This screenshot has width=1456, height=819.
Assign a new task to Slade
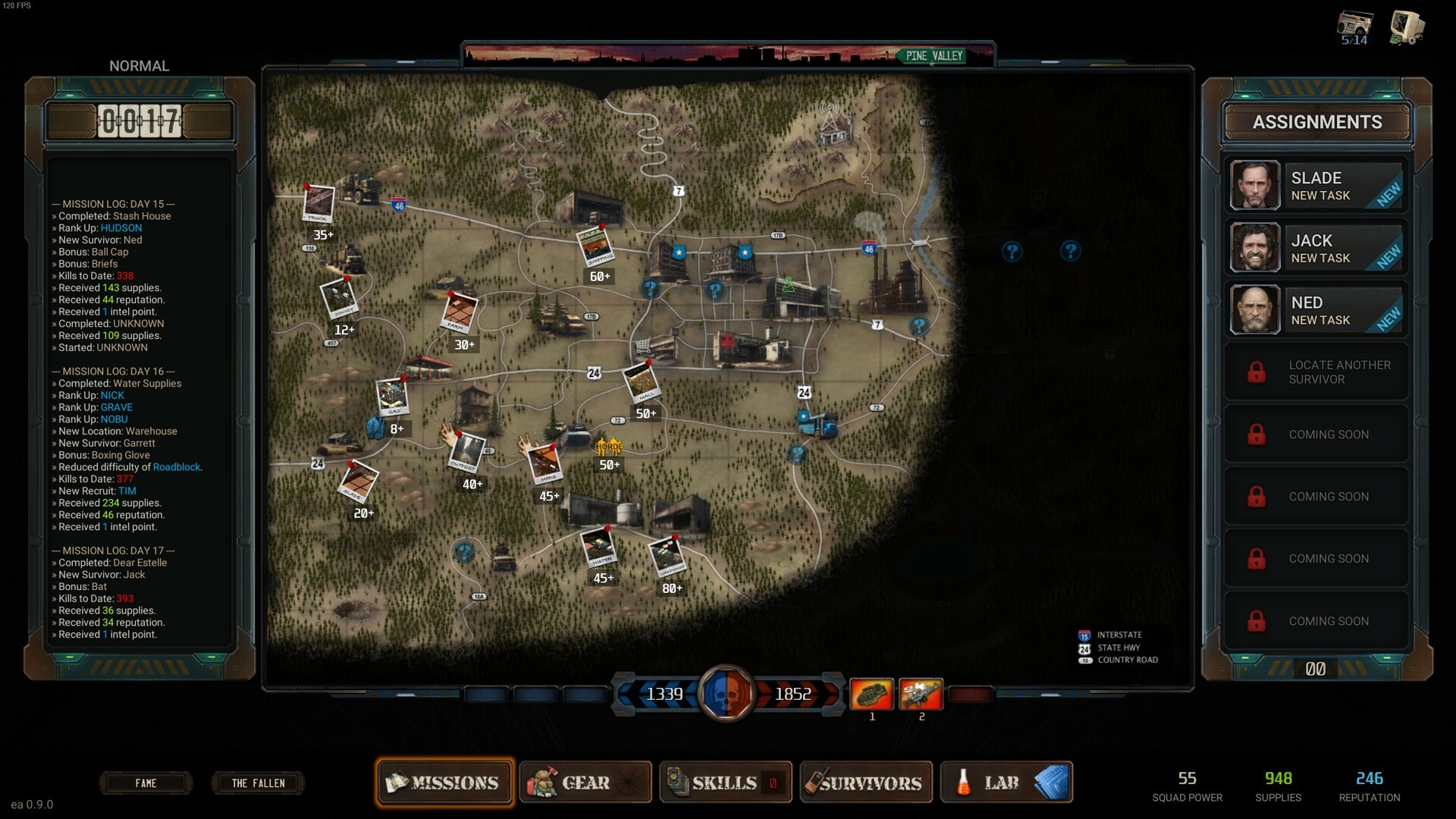point(1316,186)
